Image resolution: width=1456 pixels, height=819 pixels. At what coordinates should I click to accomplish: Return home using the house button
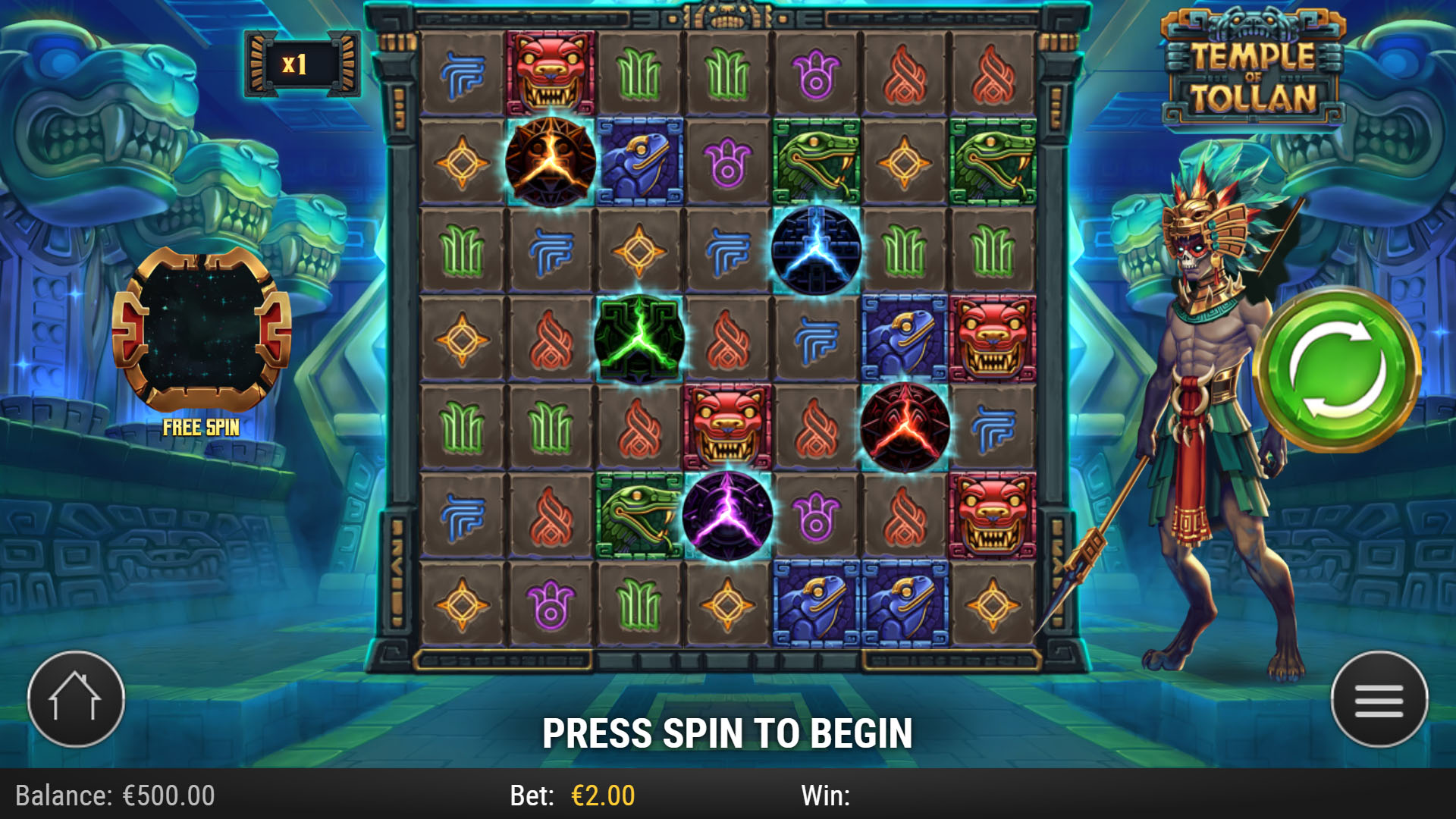click(x=77, y=699)
